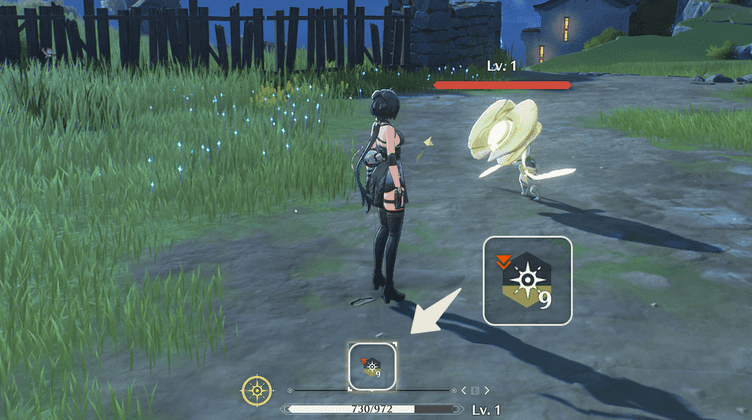Select the highlighted hexagon item slot
The height and width of the screenshot is (420, 752).
[x=372, y=367]
